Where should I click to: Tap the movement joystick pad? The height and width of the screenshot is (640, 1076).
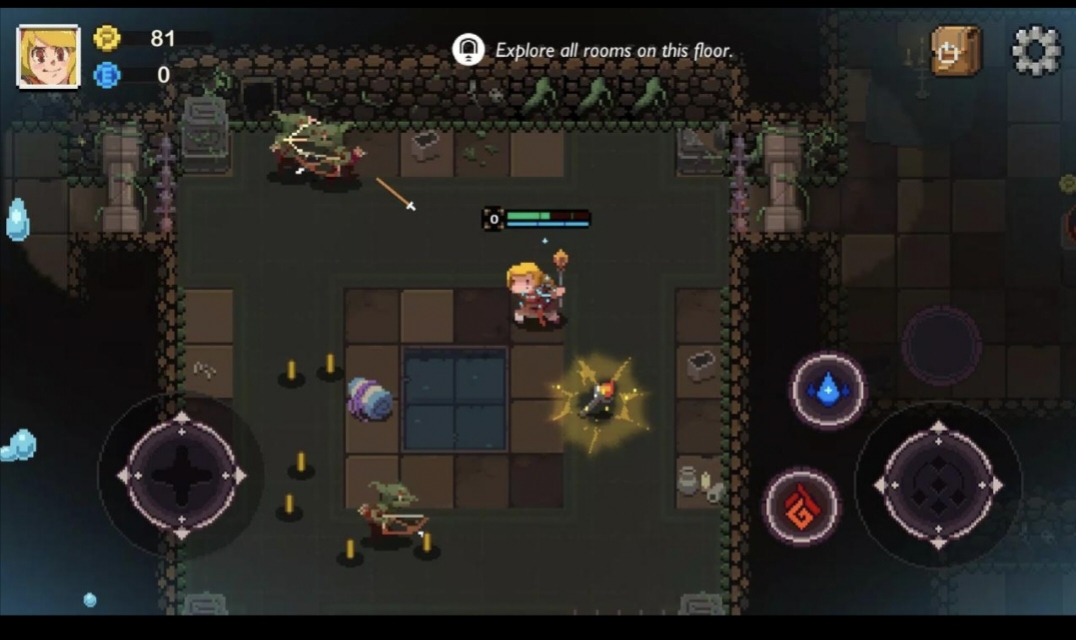(181, 476)
